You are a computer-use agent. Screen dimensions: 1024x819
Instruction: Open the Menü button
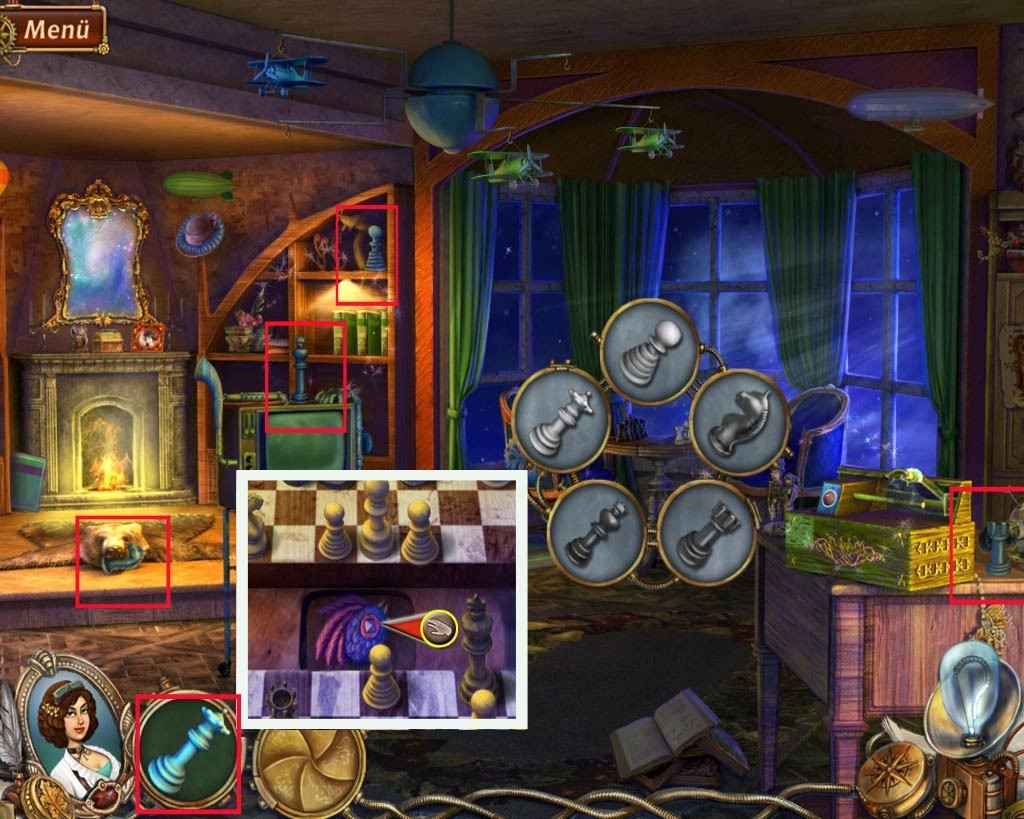click(57, 28)
